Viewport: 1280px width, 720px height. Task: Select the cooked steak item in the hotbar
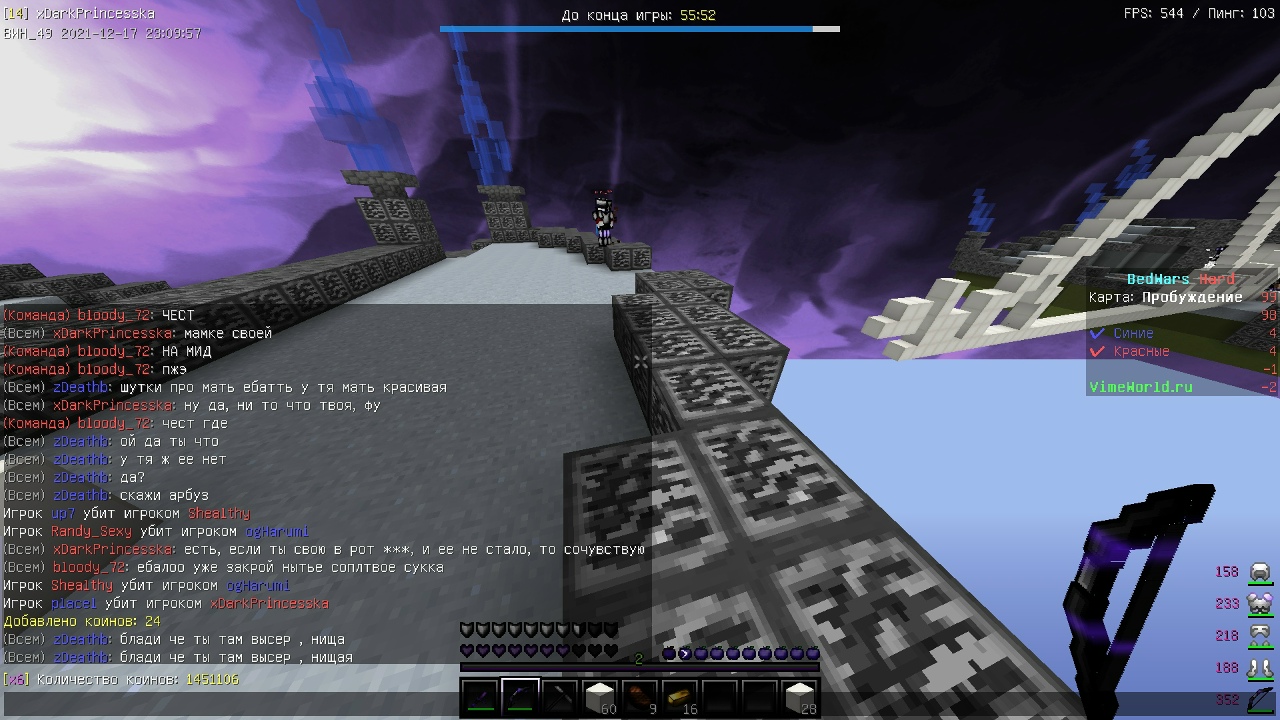coord(637,696)
